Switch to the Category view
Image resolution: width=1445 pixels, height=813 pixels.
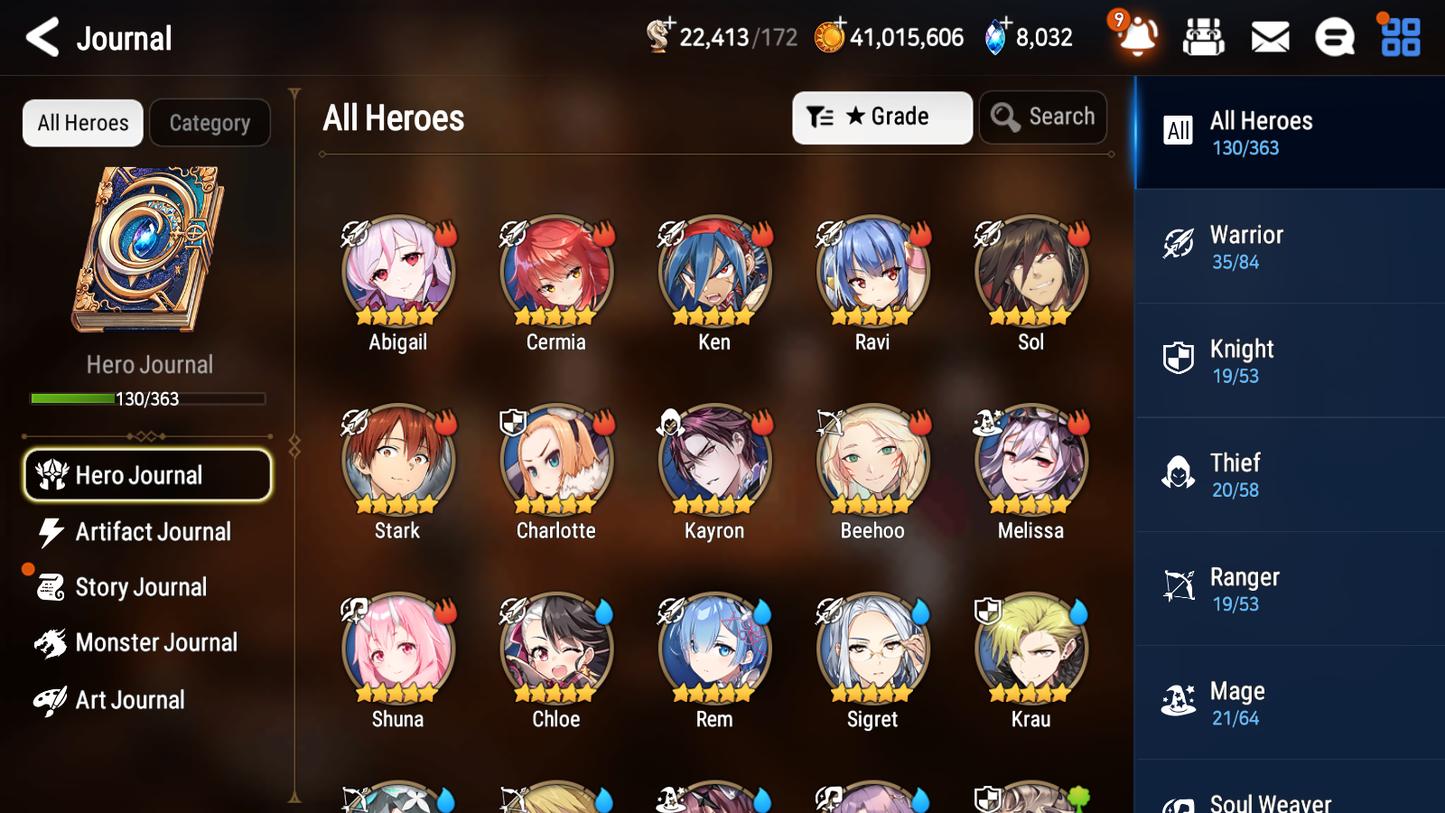(210, 122)
